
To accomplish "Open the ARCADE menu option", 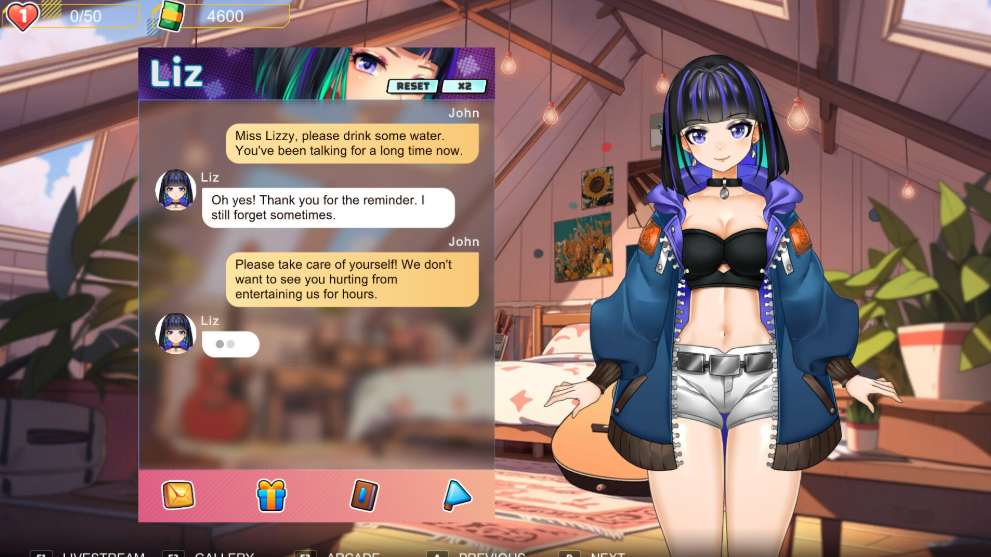I will 348,553.
